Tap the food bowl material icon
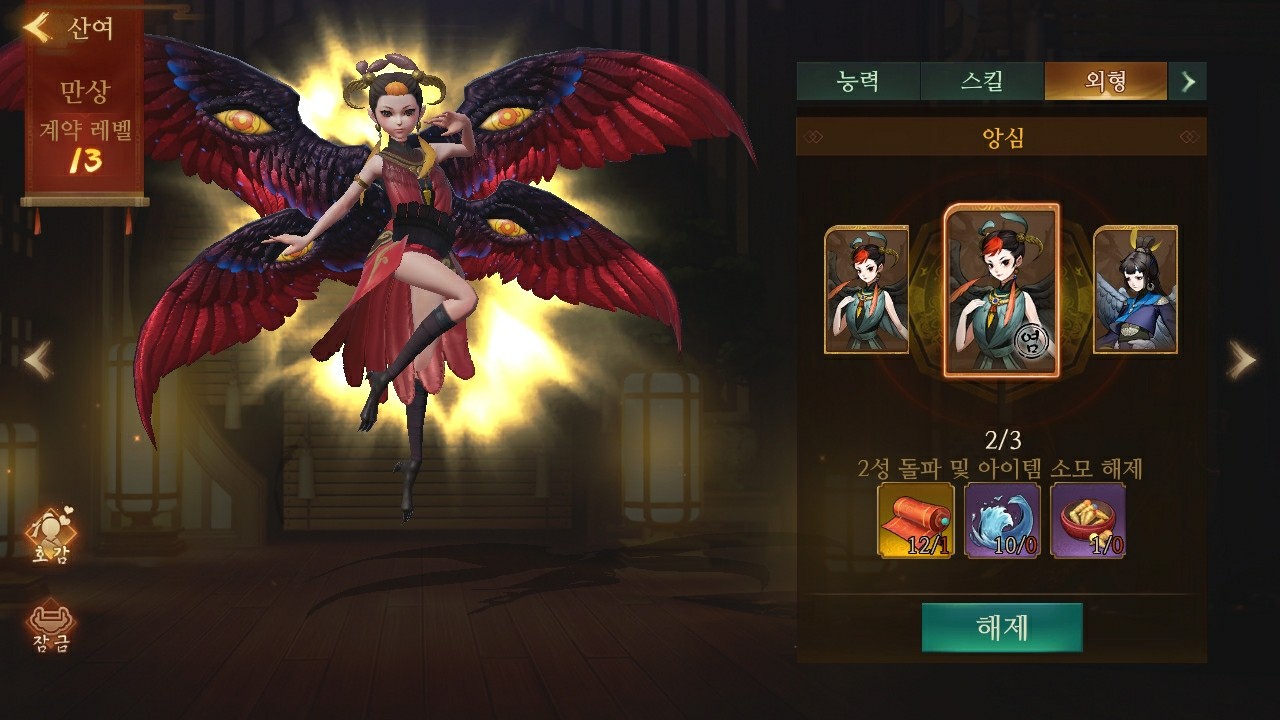This screenshot has height=720, width=1280. [x=1088, y=520]
